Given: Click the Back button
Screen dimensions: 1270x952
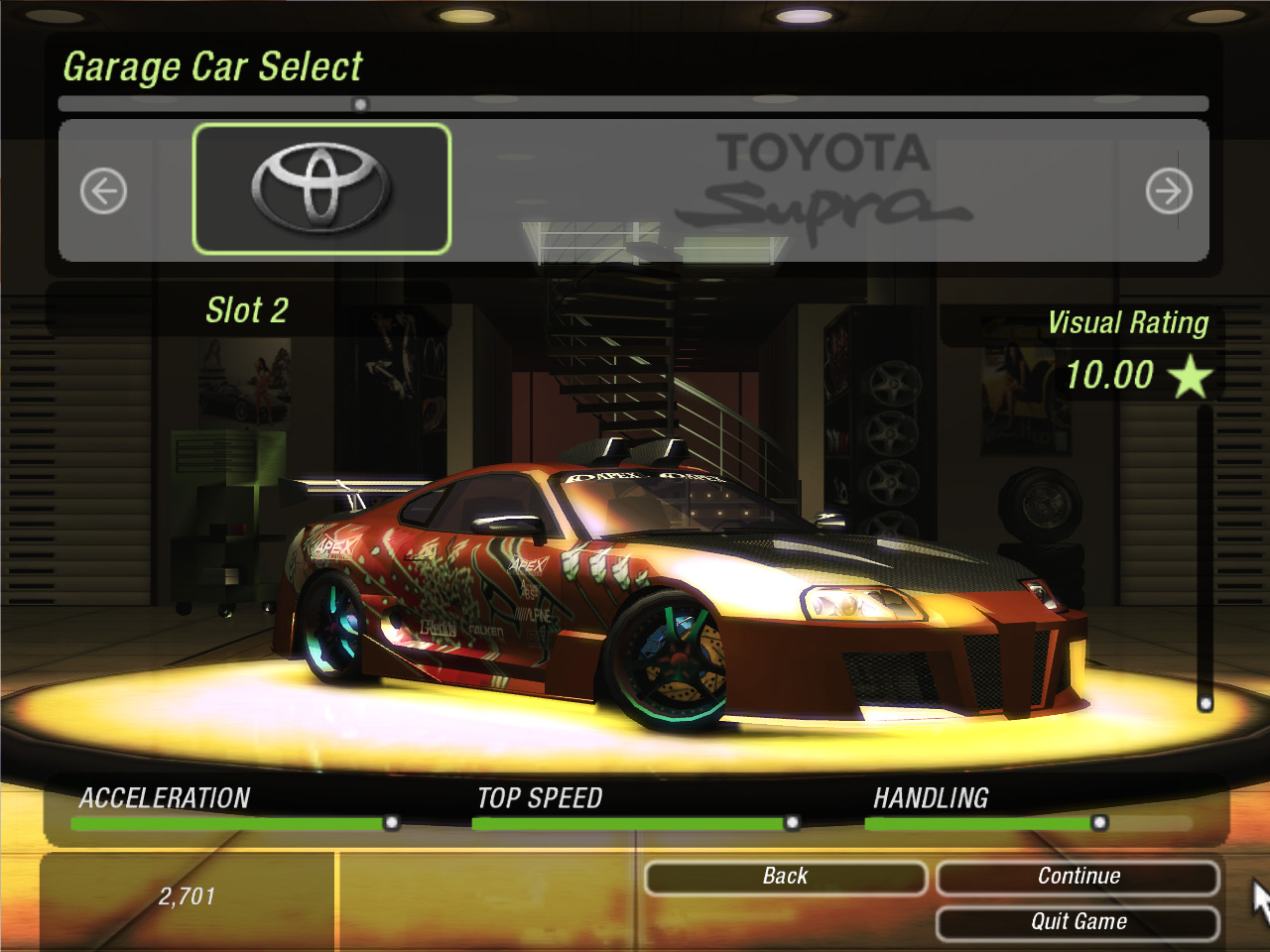Looking at the screenshot, I should [785, 877].
